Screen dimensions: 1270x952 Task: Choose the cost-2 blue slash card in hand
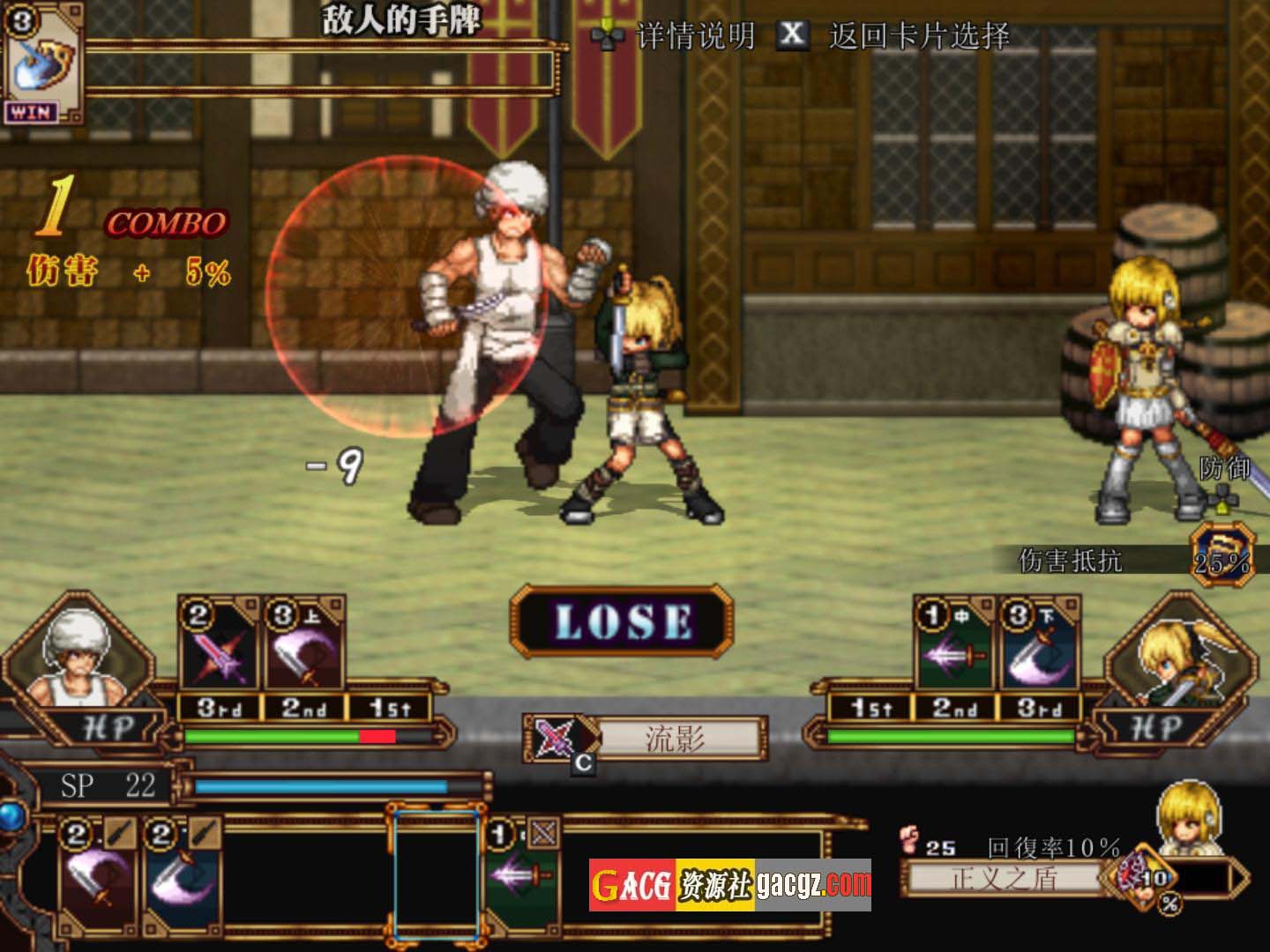(181, 873)
